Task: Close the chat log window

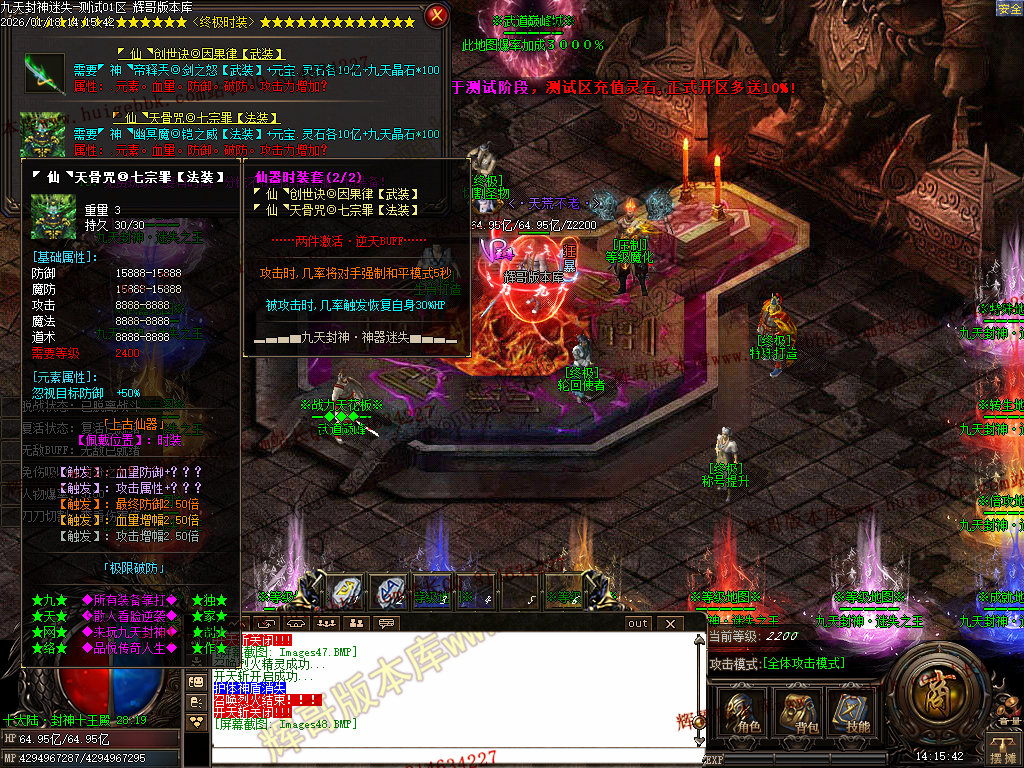Action: coord(670,623)
